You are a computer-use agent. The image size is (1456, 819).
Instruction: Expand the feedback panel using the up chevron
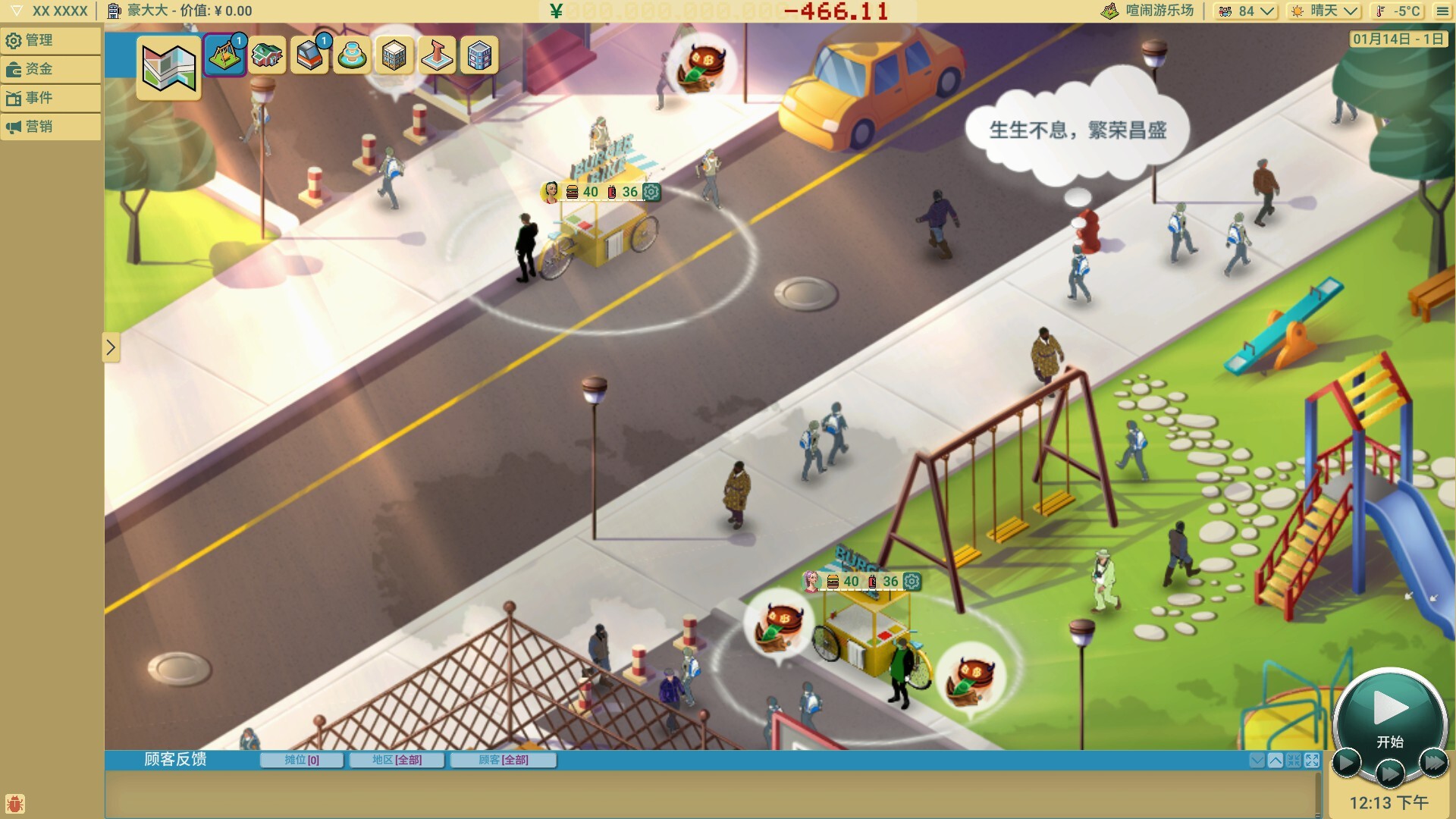click(1276, 761)
